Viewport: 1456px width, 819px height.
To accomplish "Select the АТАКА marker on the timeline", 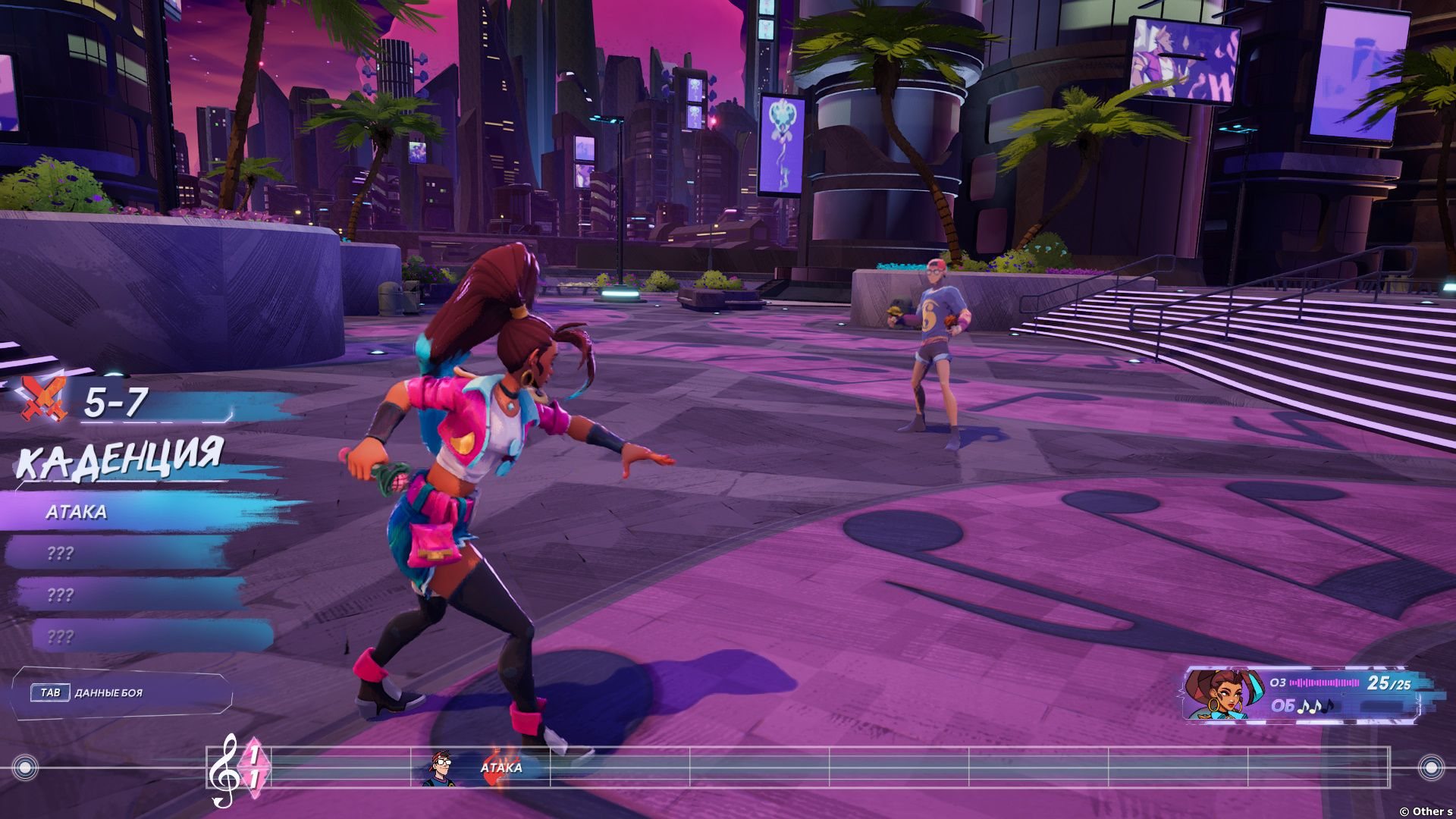I will tap(500, 767).
